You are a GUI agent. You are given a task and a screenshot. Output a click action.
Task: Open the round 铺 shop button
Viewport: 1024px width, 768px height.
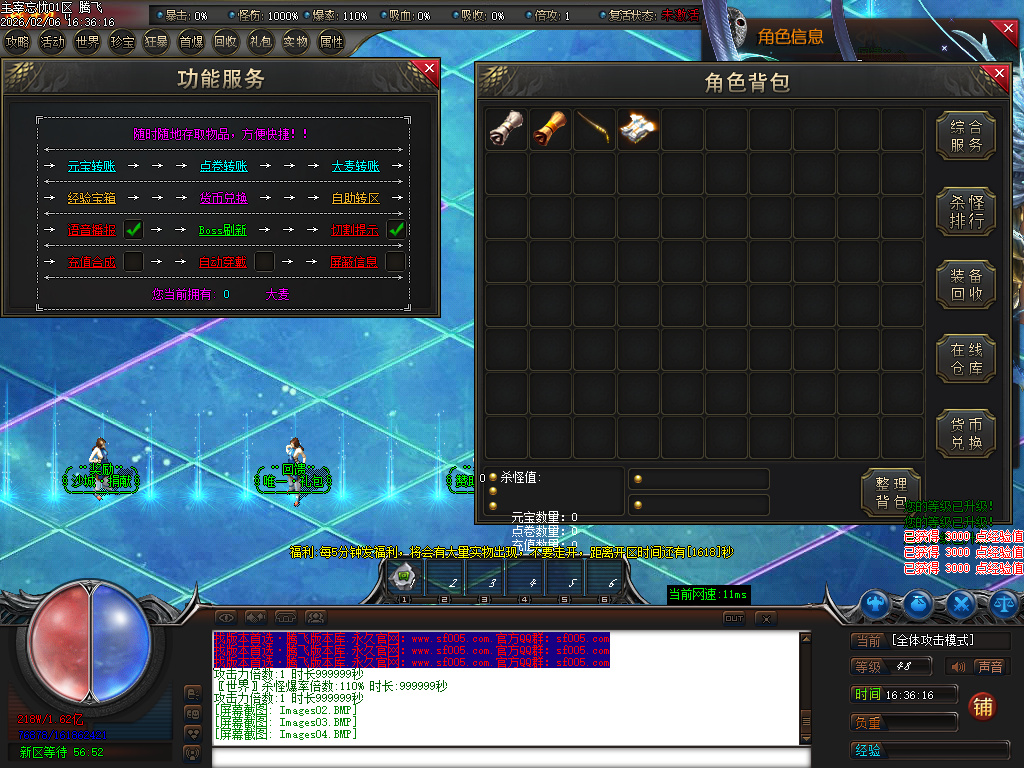[x=983, y=707]
